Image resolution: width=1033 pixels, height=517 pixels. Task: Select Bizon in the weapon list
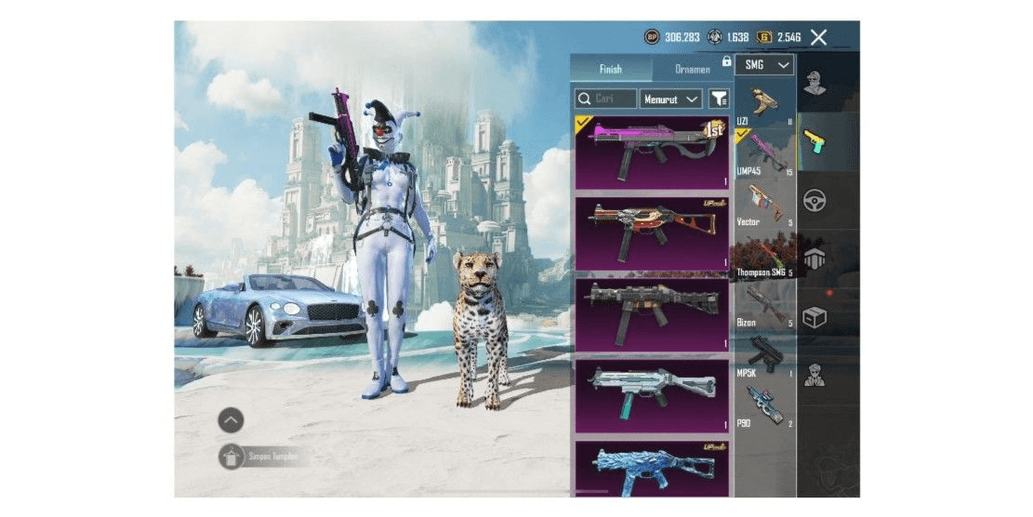tap(765, 305)
